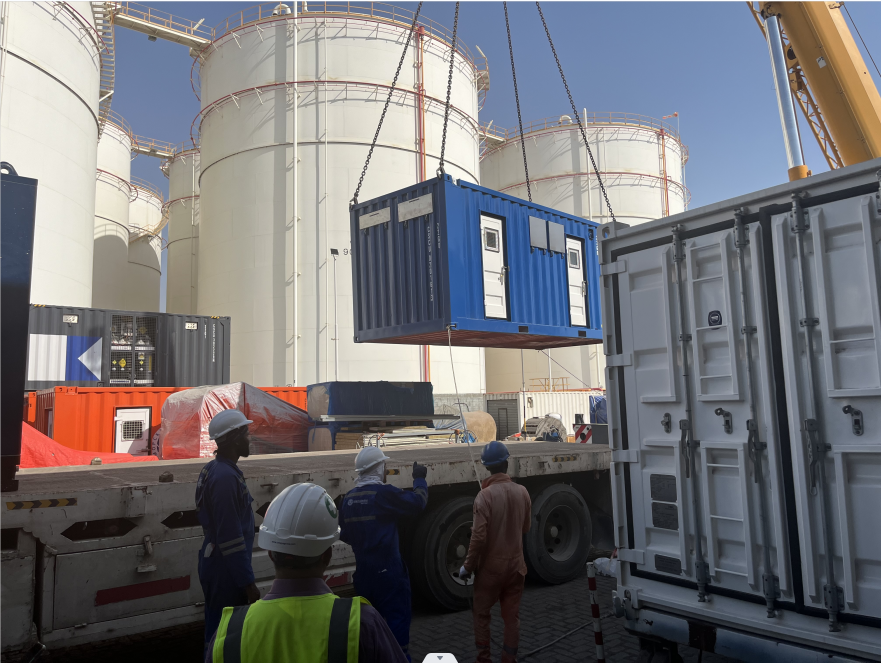The image size is (881, 663).
Task: Click the down-arrow tab at the bottom edge
Action: tap(440, 657)
